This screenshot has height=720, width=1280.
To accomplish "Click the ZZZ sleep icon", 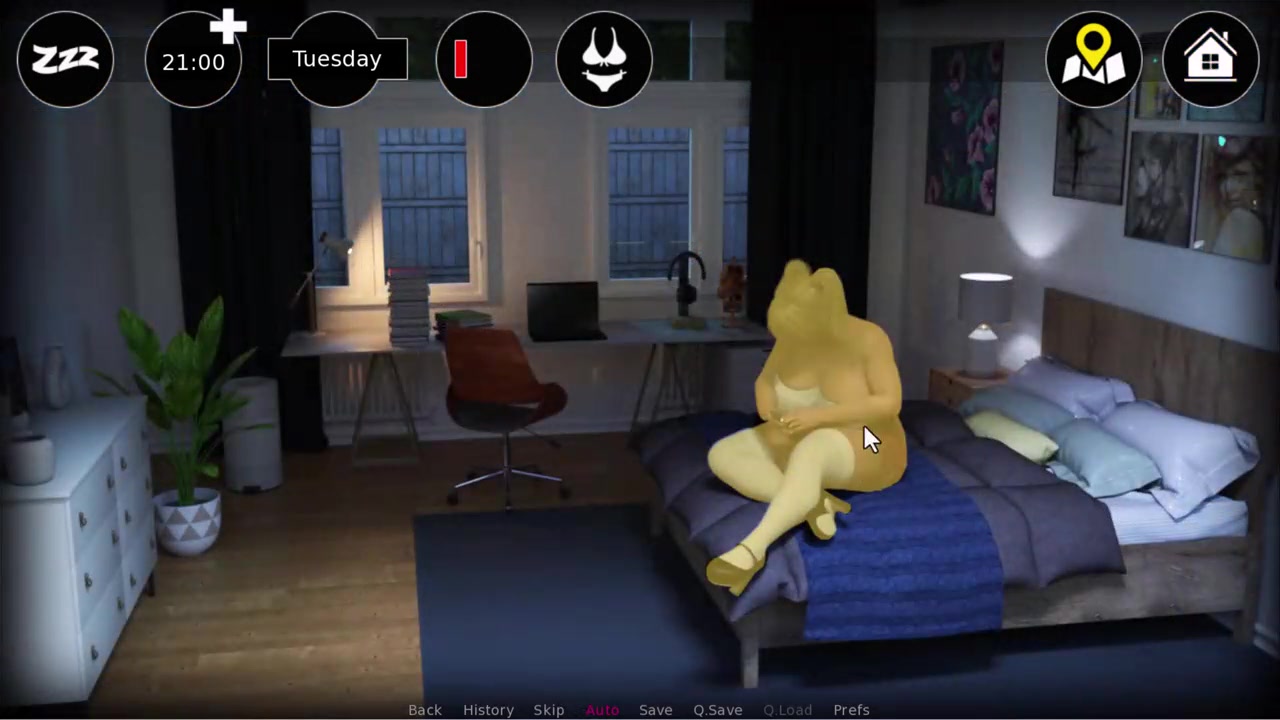I will (65, 60).
